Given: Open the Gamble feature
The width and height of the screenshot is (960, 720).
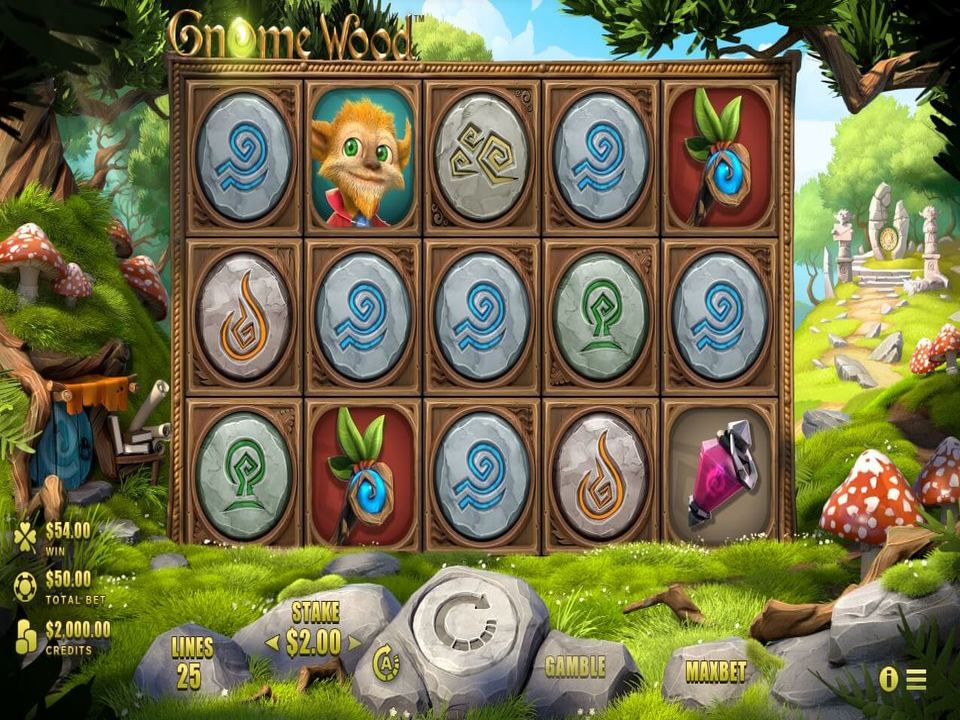Looking at the screenshot, I should 576,667.
